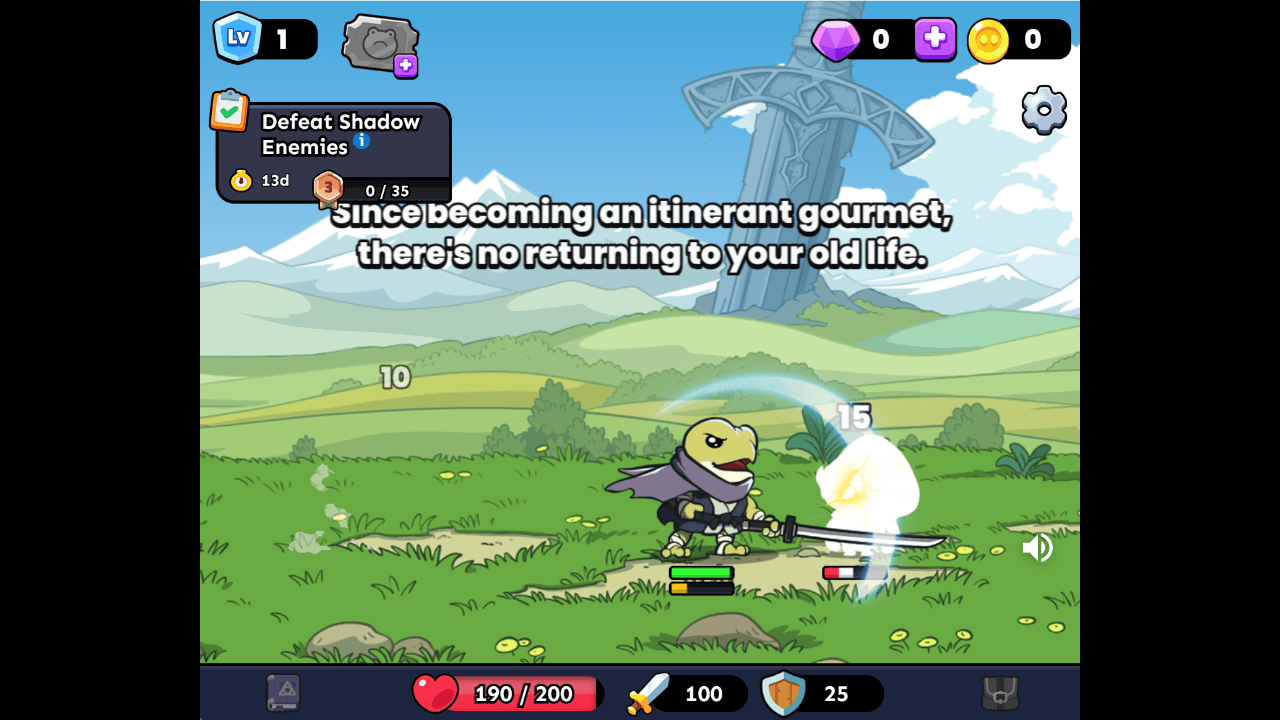
Task: Open the spellbook icon in bottom bar
Action: point(283,693)
